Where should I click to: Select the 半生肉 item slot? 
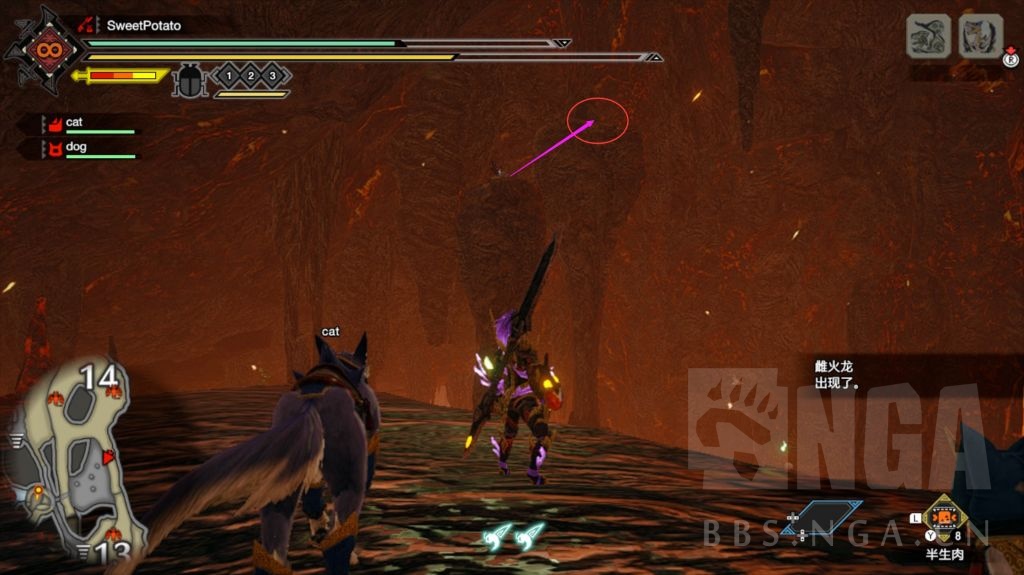click(941, 517)
